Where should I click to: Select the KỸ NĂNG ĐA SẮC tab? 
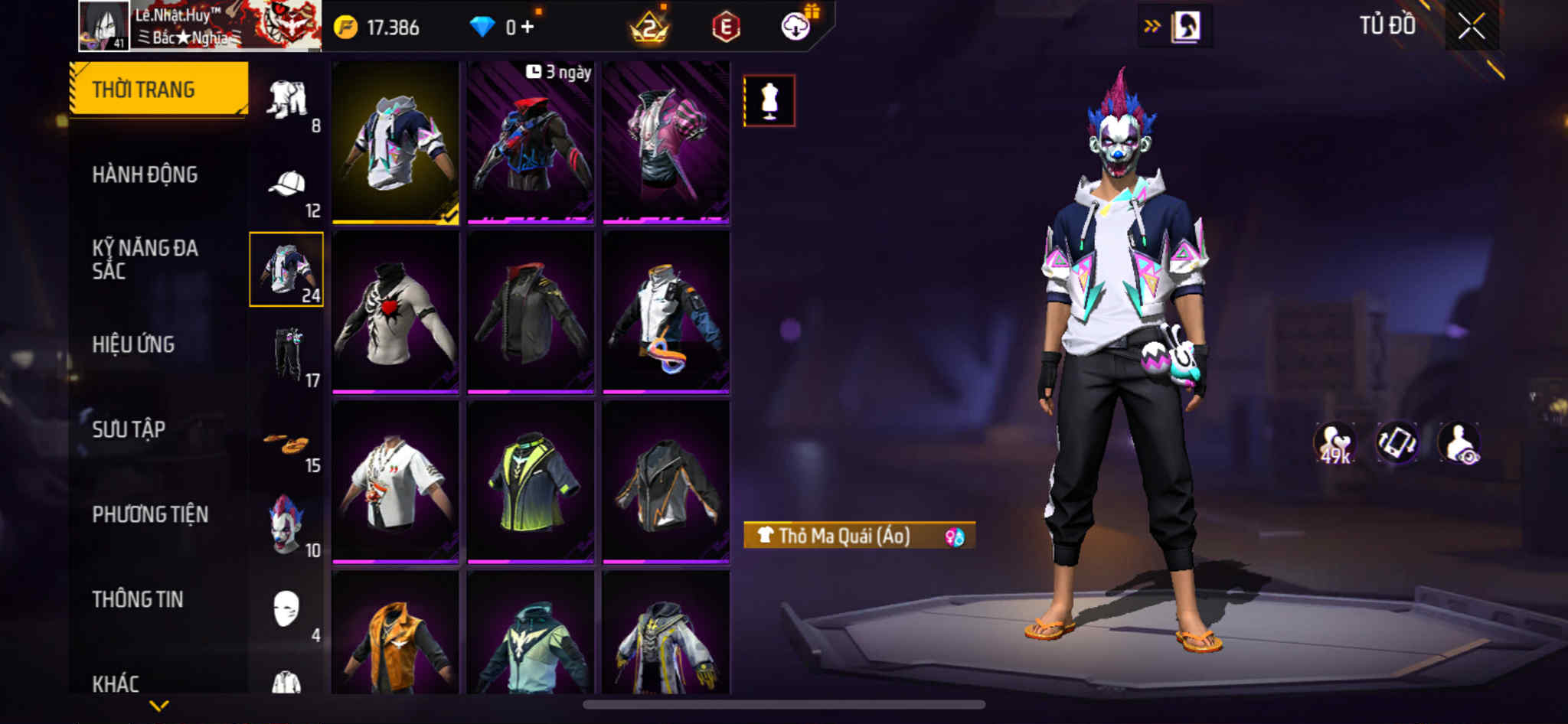145,259
